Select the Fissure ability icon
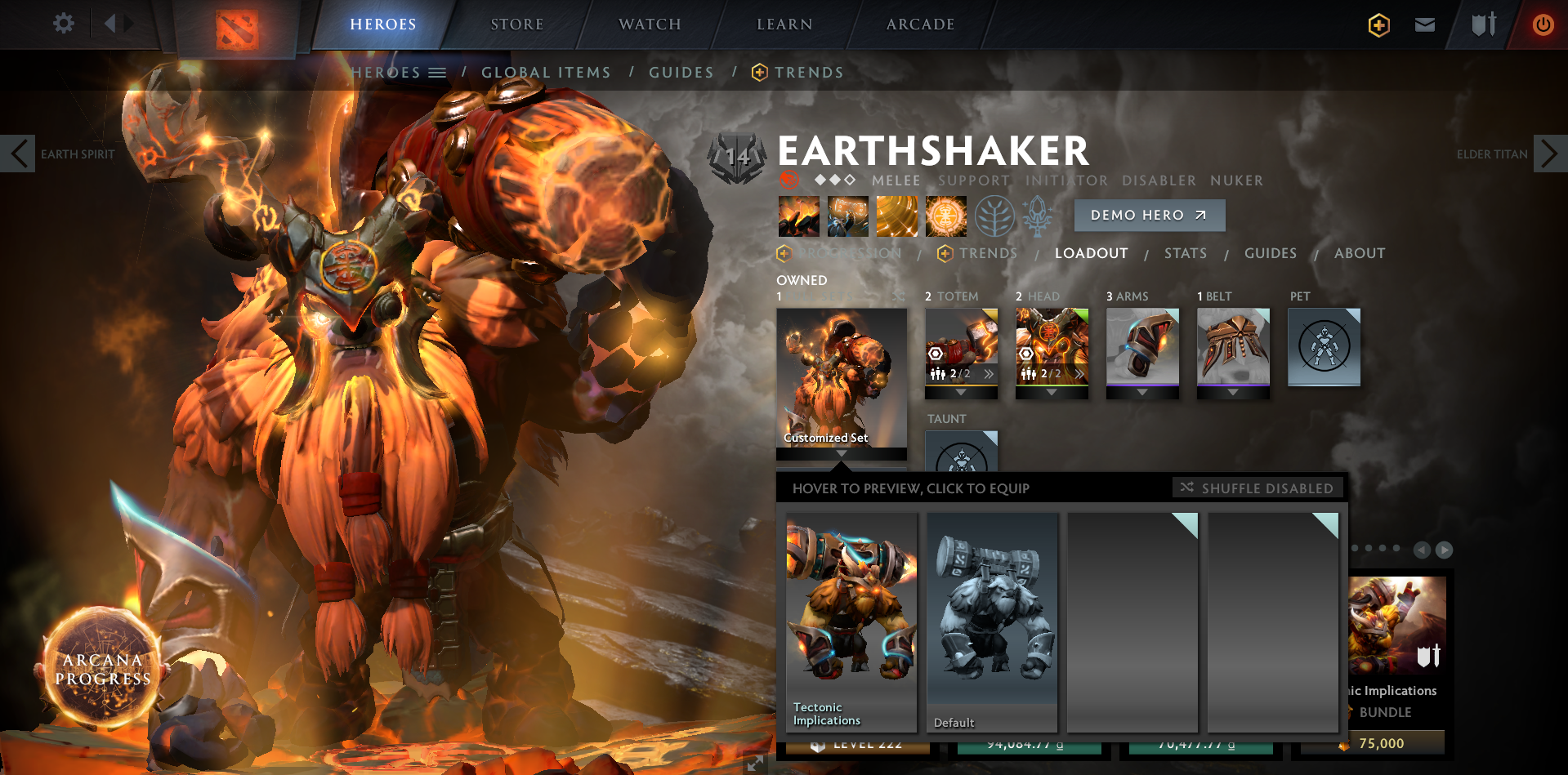 click(x=798, y=216)
